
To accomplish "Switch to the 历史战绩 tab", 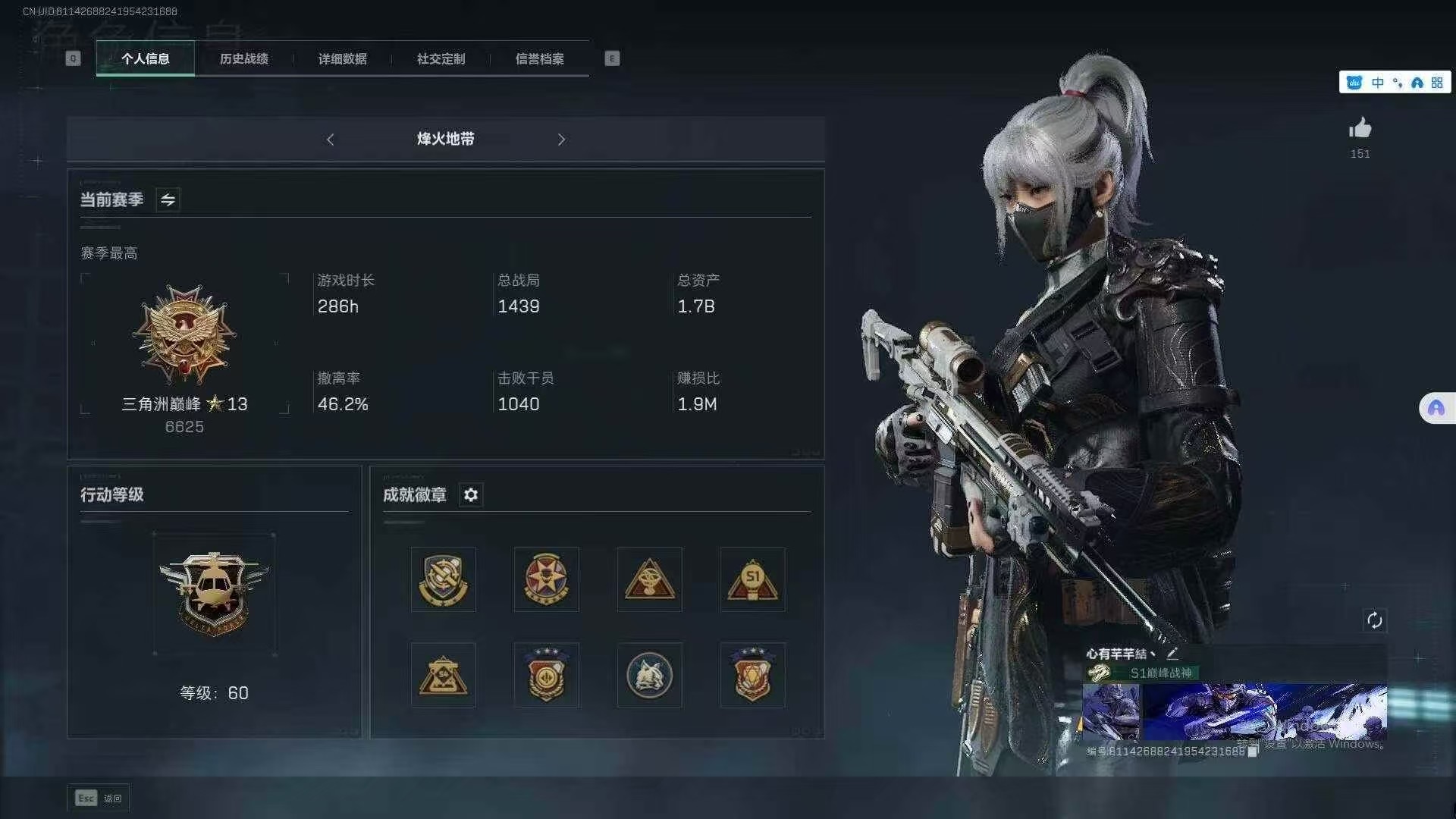I will 244,58.
